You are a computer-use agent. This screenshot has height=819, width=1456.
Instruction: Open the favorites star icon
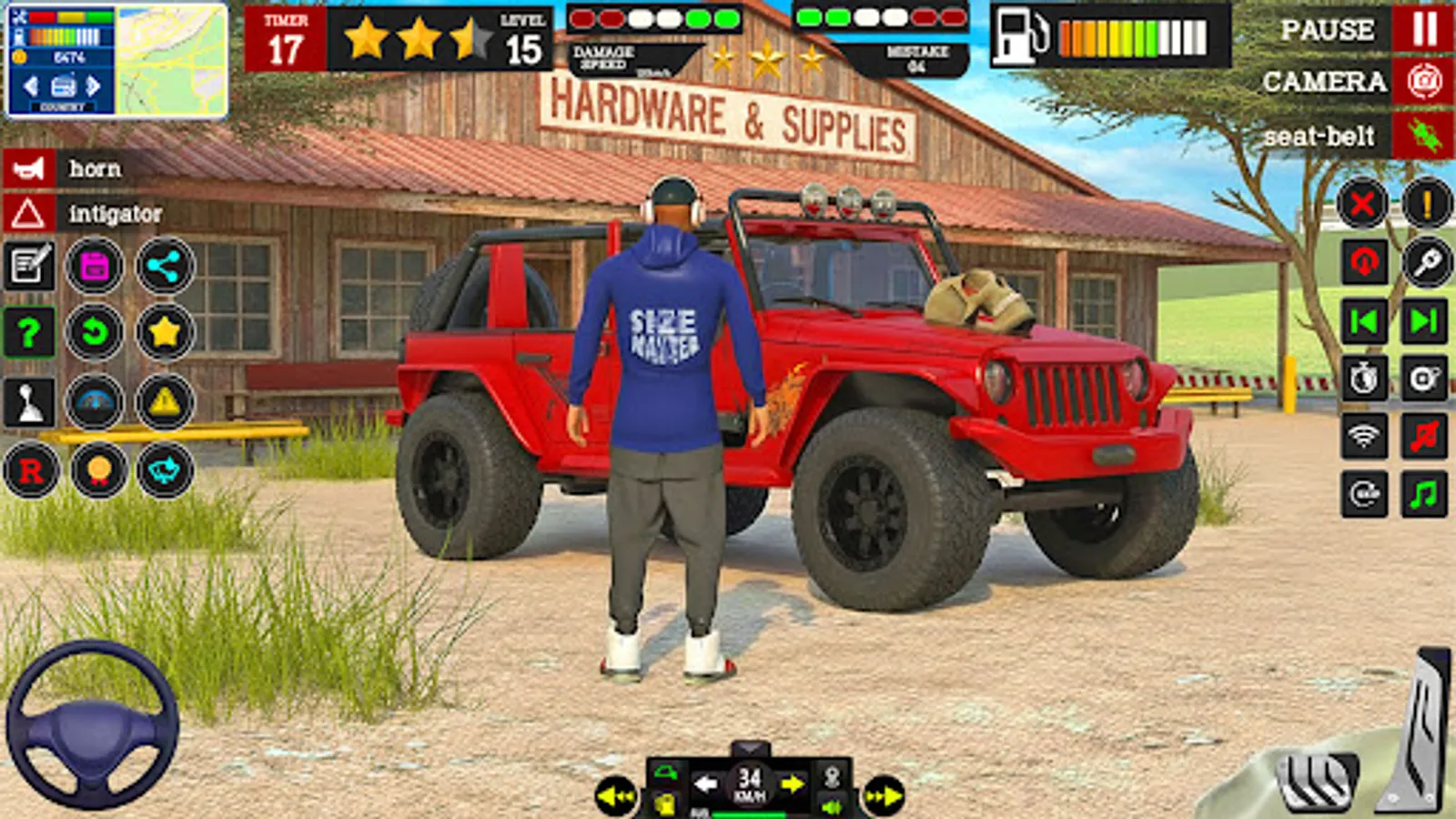pos(166,332)
